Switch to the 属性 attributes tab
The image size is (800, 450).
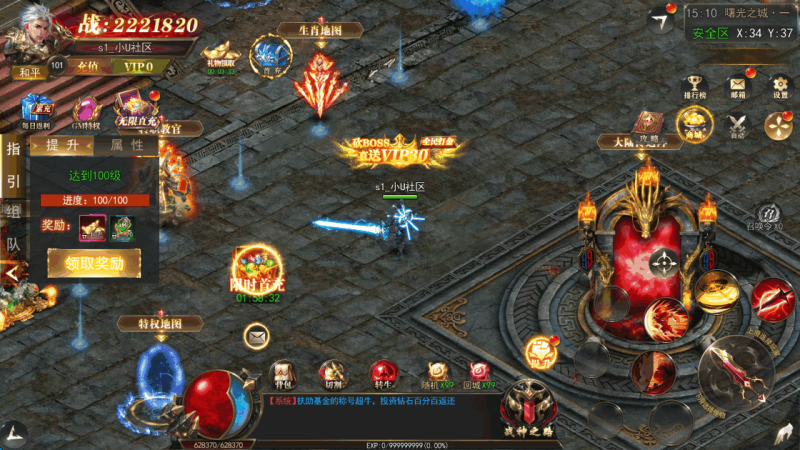pyautogui.click(x=126, y=146)
